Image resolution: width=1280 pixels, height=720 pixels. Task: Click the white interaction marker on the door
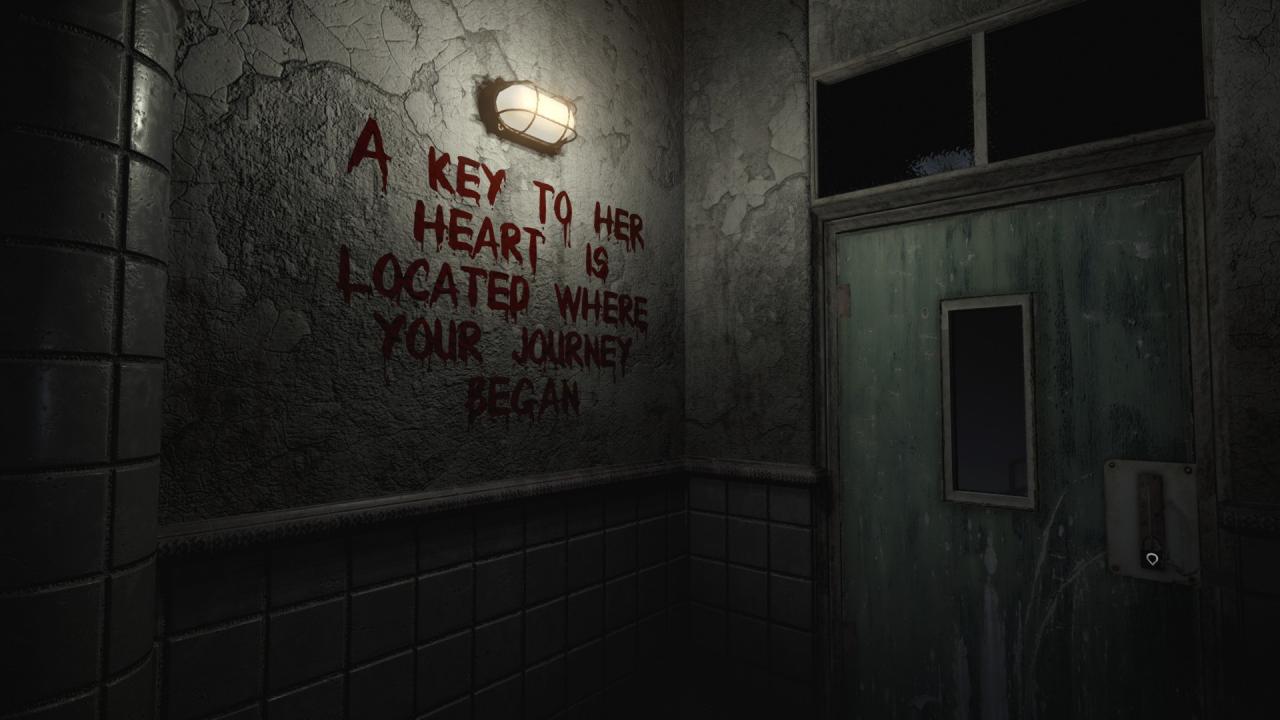click(1151, 560)
